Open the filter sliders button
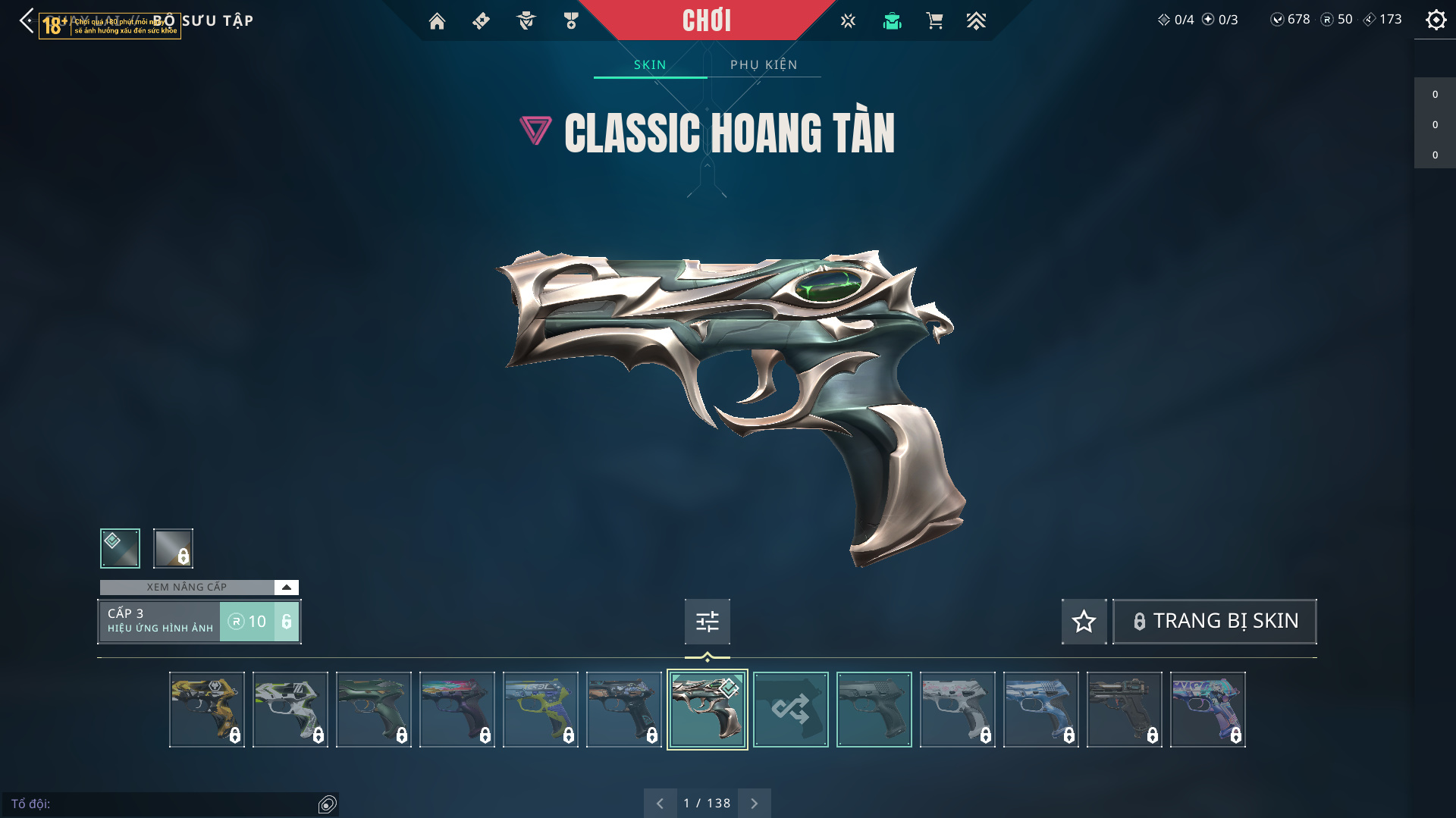This screenshot has height=818, width=1456. [x=707, y=622]
